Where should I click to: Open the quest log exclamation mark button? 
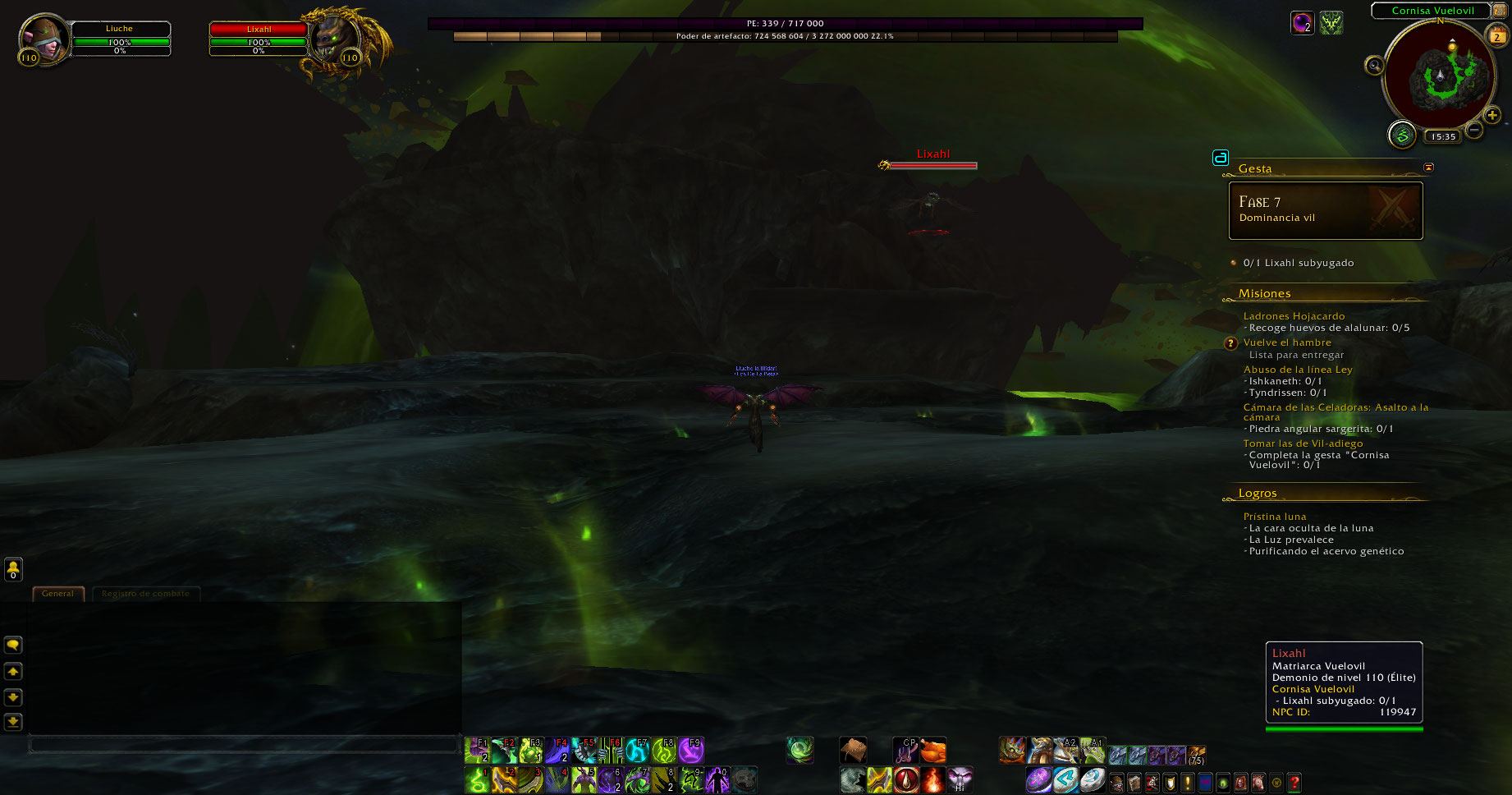pos(1187,783)
